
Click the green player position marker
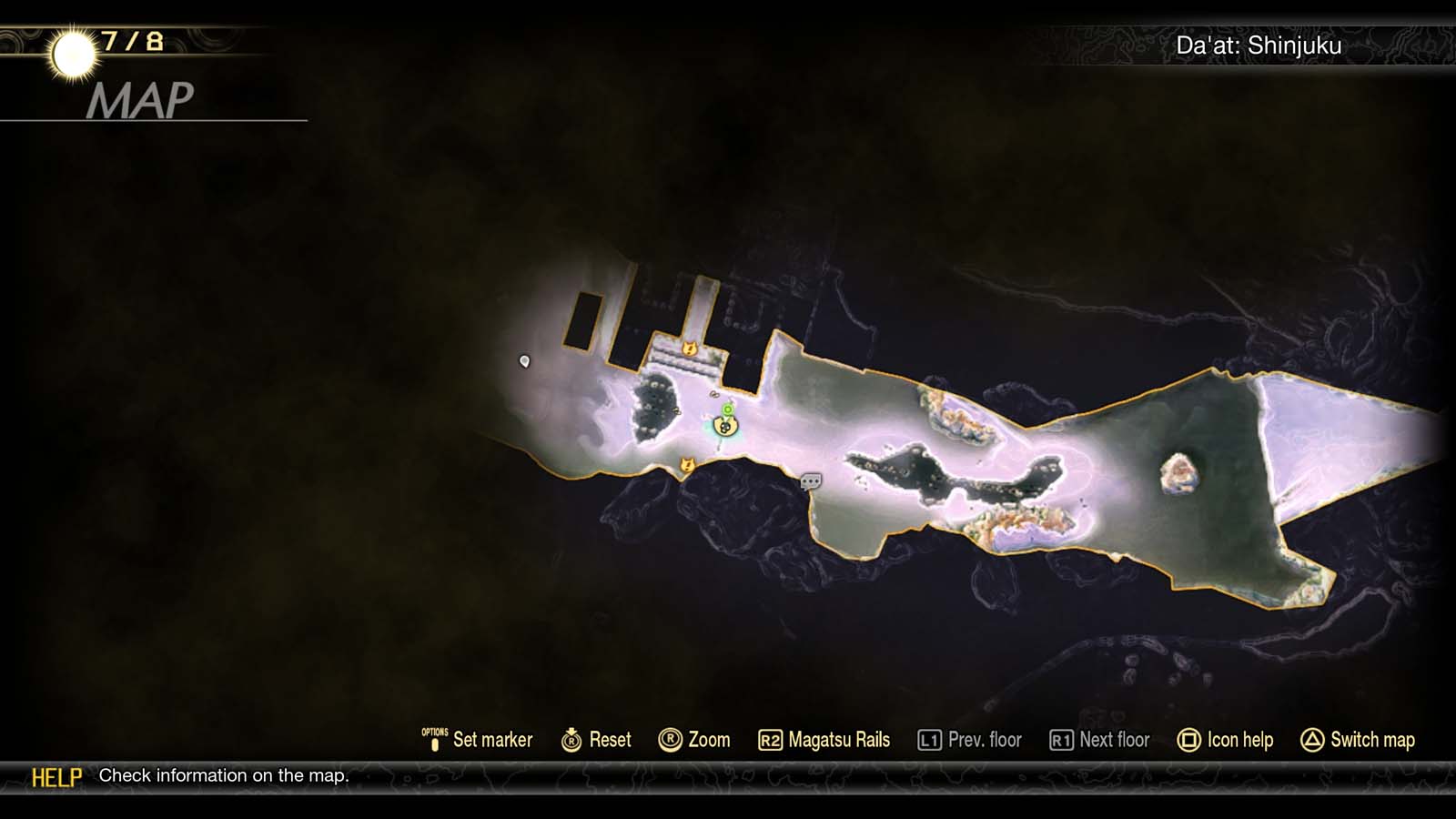[x=727, y=409]
